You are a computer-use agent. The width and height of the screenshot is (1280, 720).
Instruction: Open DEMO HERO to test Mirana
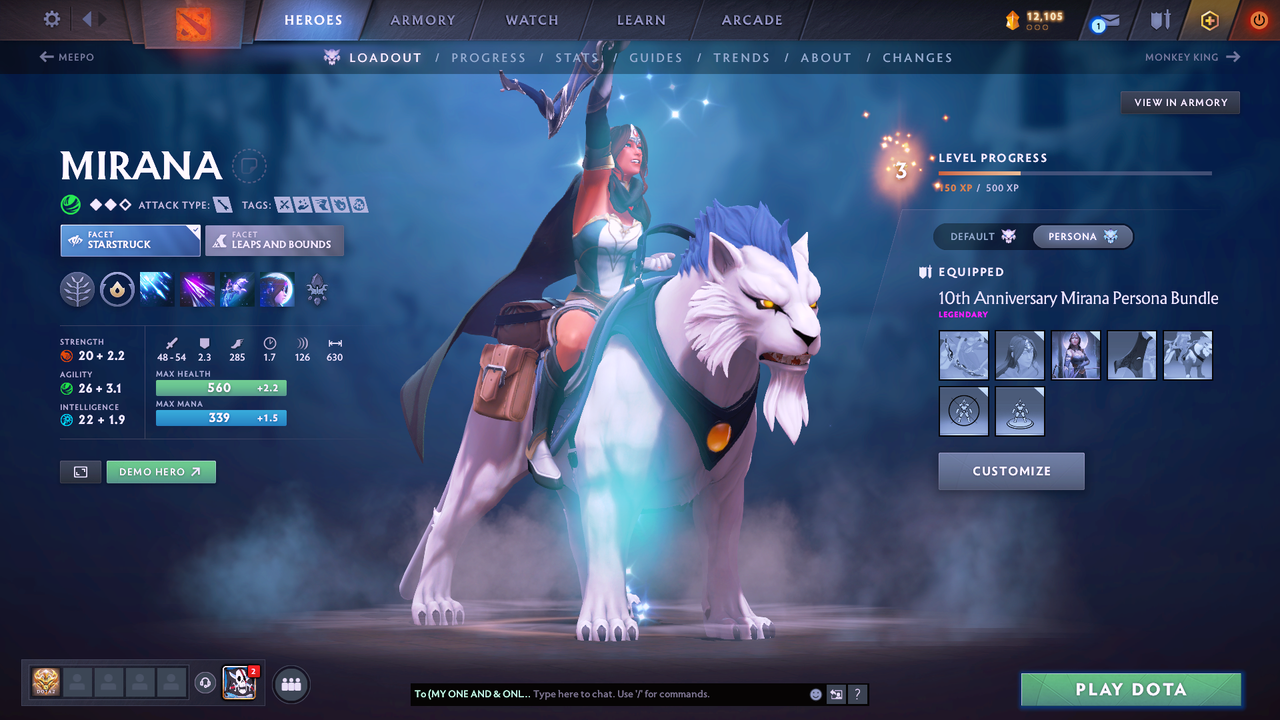point(160,471)
